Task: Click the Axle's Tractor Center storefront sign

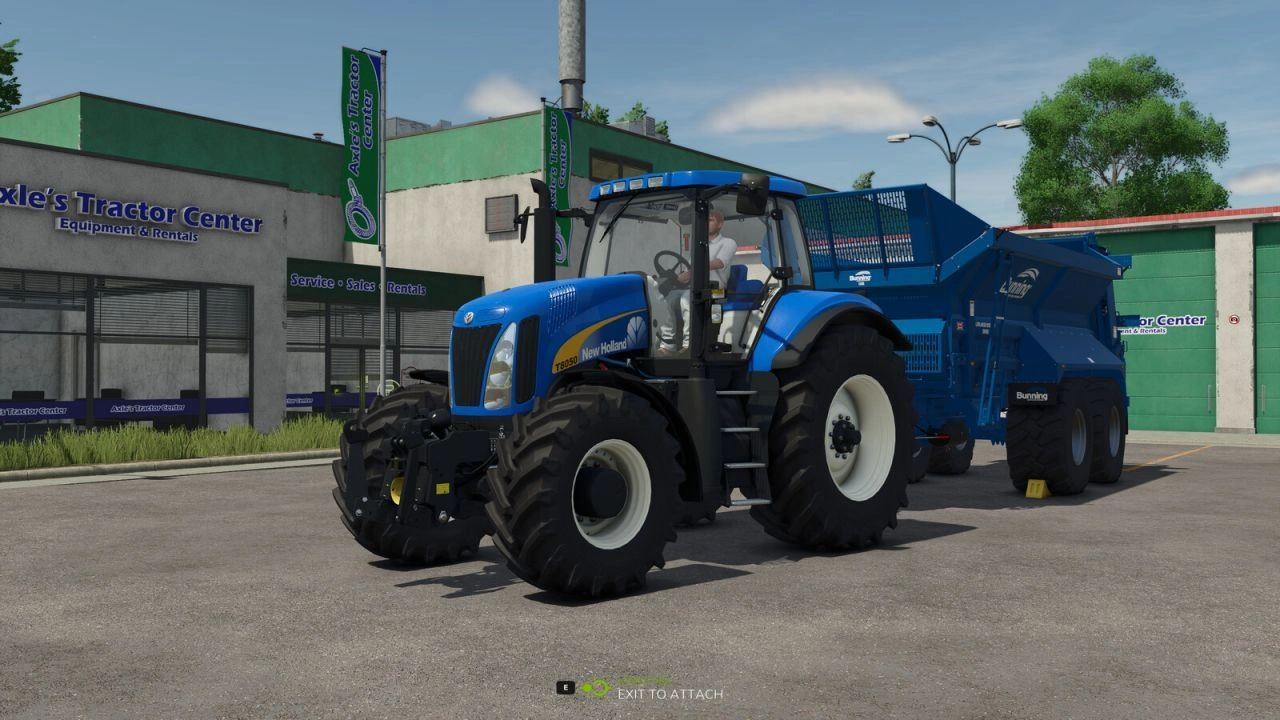Action: 130,210
